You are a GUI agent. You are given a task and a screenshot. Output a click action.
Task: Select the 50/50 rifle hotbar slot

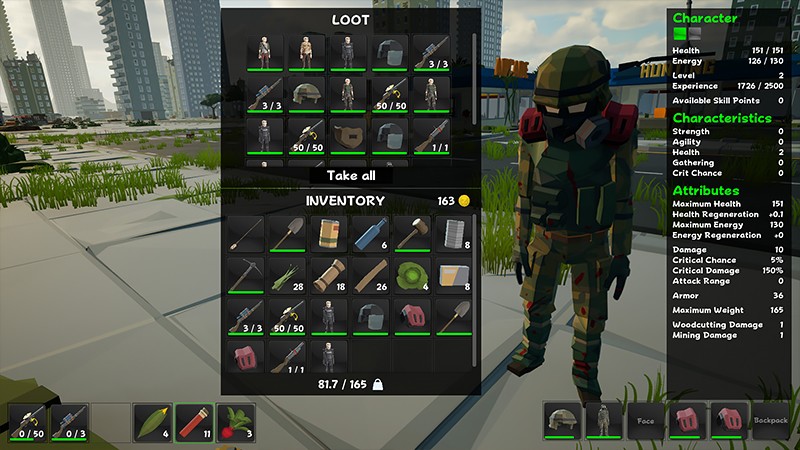[x=28, y=422]
